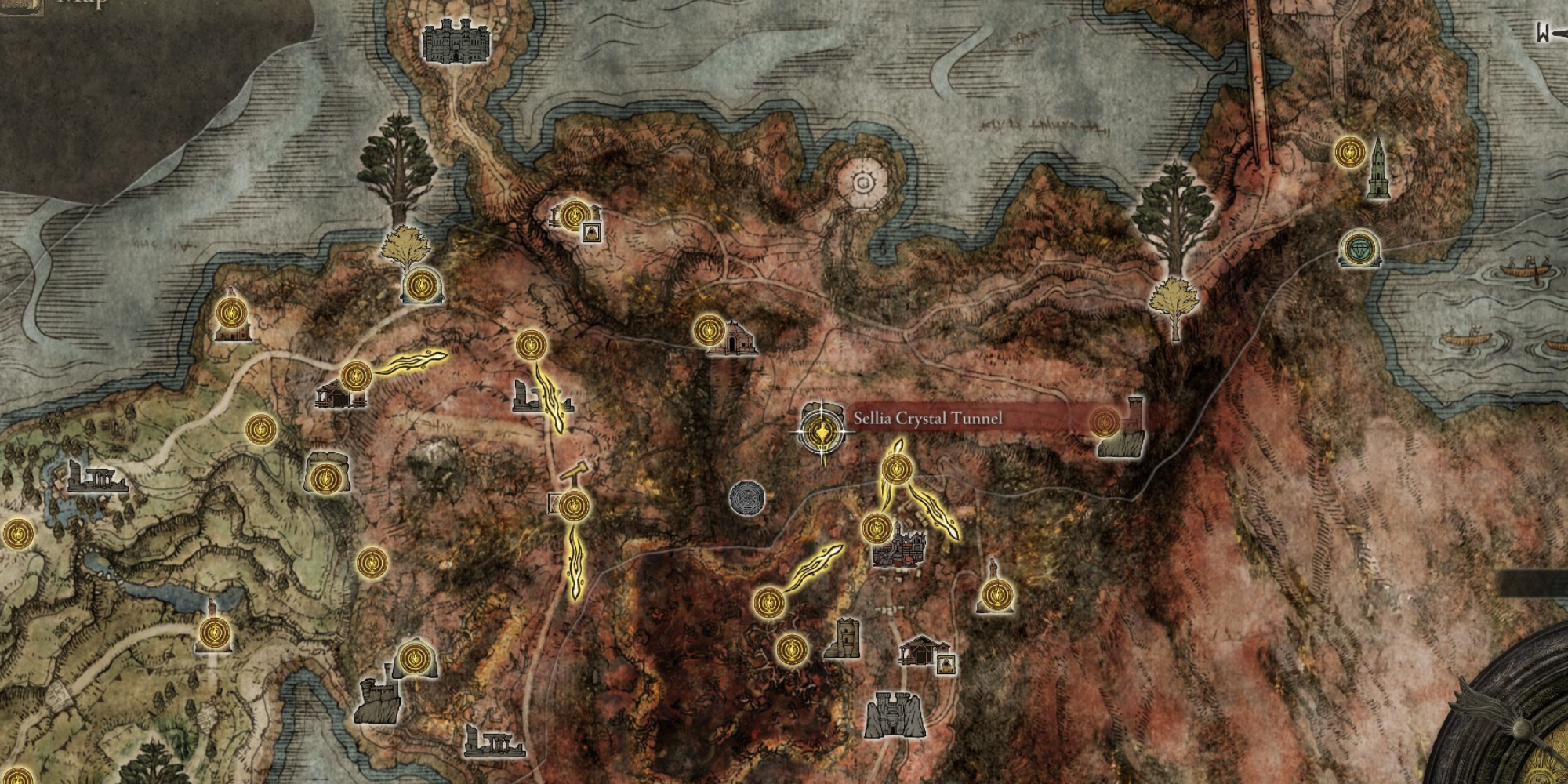This screenshot has width=1568, height=784.
Task: Click the teal diamond waygate marker
Action: pyautogui.click(x=1359, y=249)
